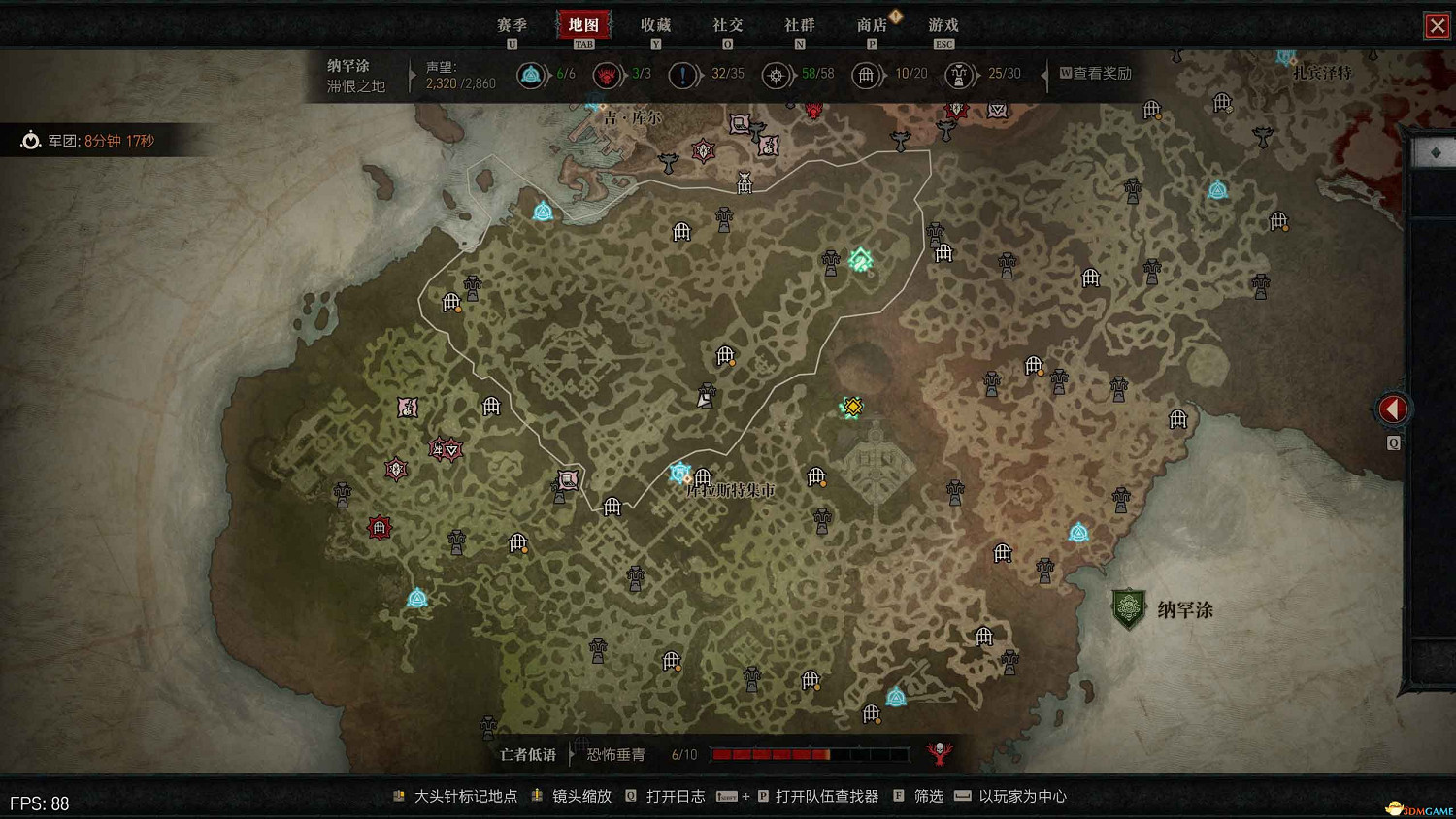This screenshot has height=819, width=1456.
Task: Click the red arrow panel toggle on the right edge
Action: tap(1392, 409)
